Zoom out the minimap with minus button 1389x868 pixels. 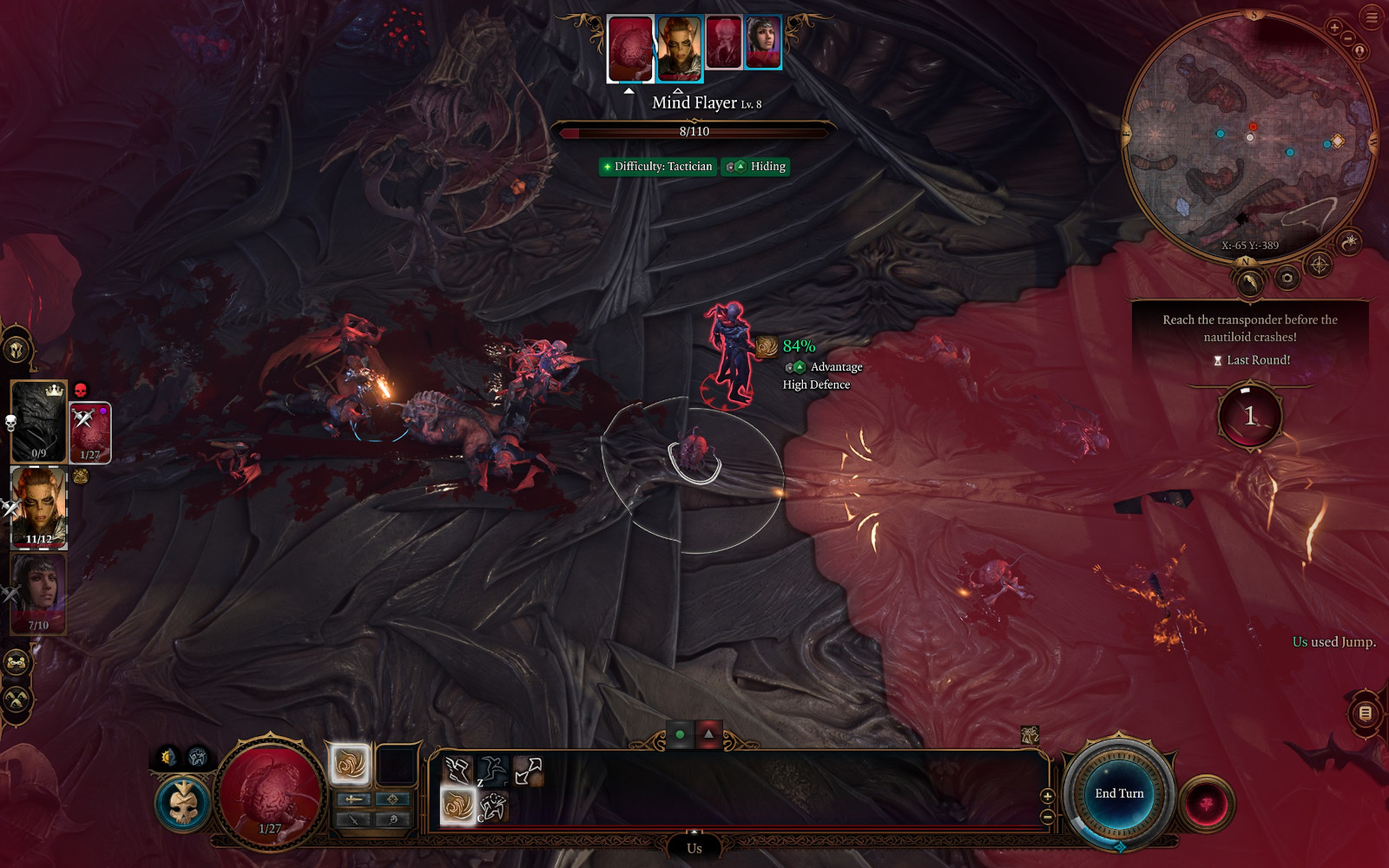(x=1348, y=38)
